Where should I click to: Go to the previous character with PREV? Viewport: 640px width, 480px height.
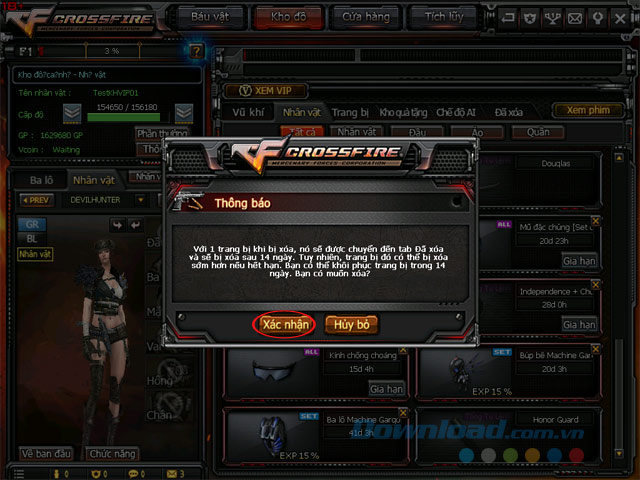pos(36,200)
